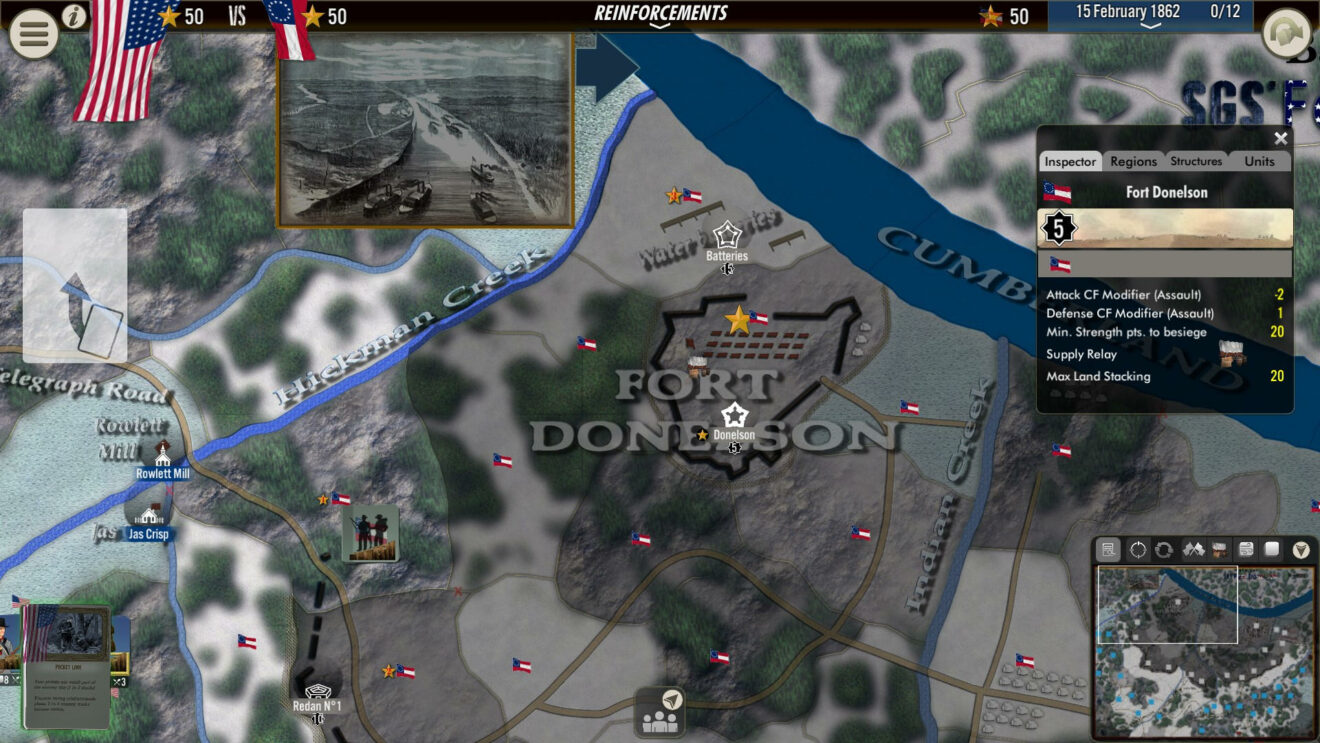Open the message log icon above the minimap
This screenshot has width=1320, height=743.
click(1108, 551)
